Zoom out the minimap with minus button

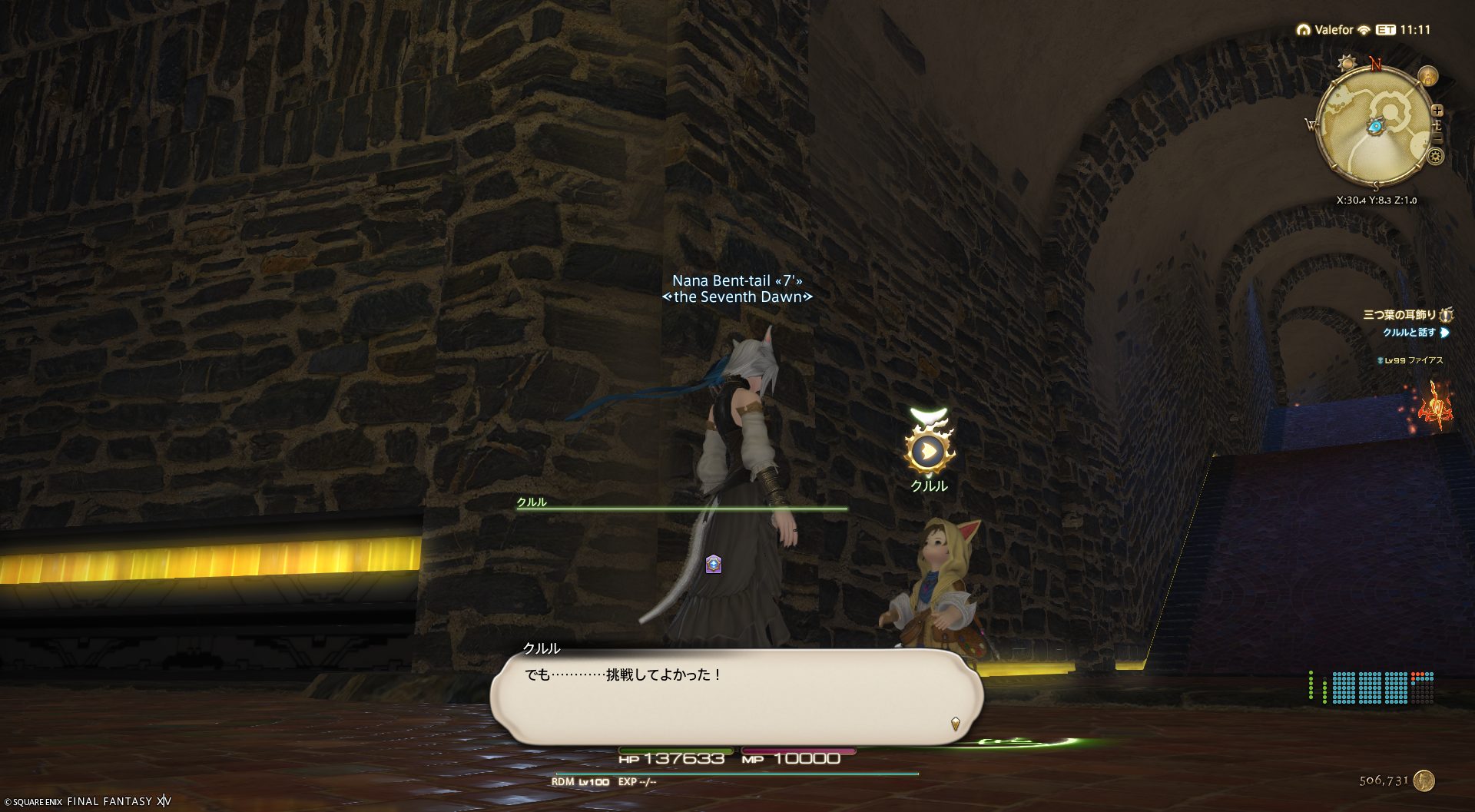tap(1437, 139)
